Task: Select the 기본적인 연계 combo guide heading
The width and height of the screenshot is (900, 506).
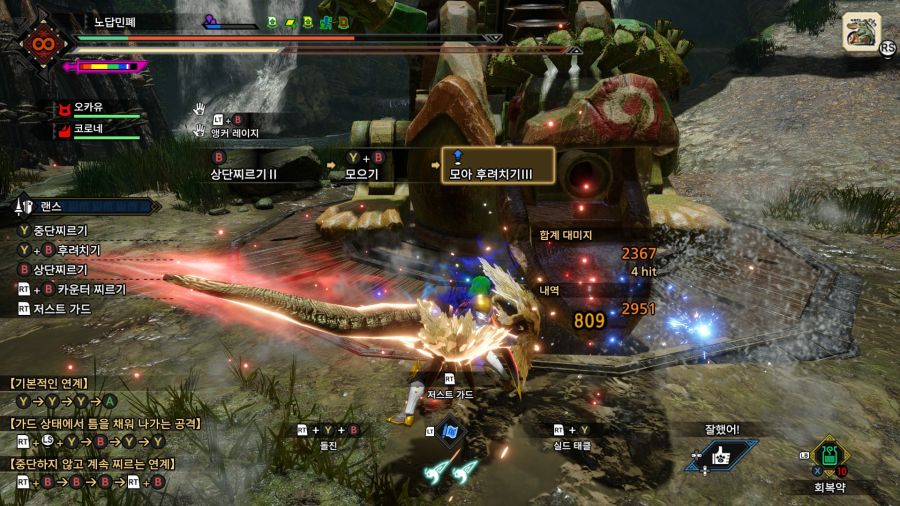Action: click(x=50, y=383)
